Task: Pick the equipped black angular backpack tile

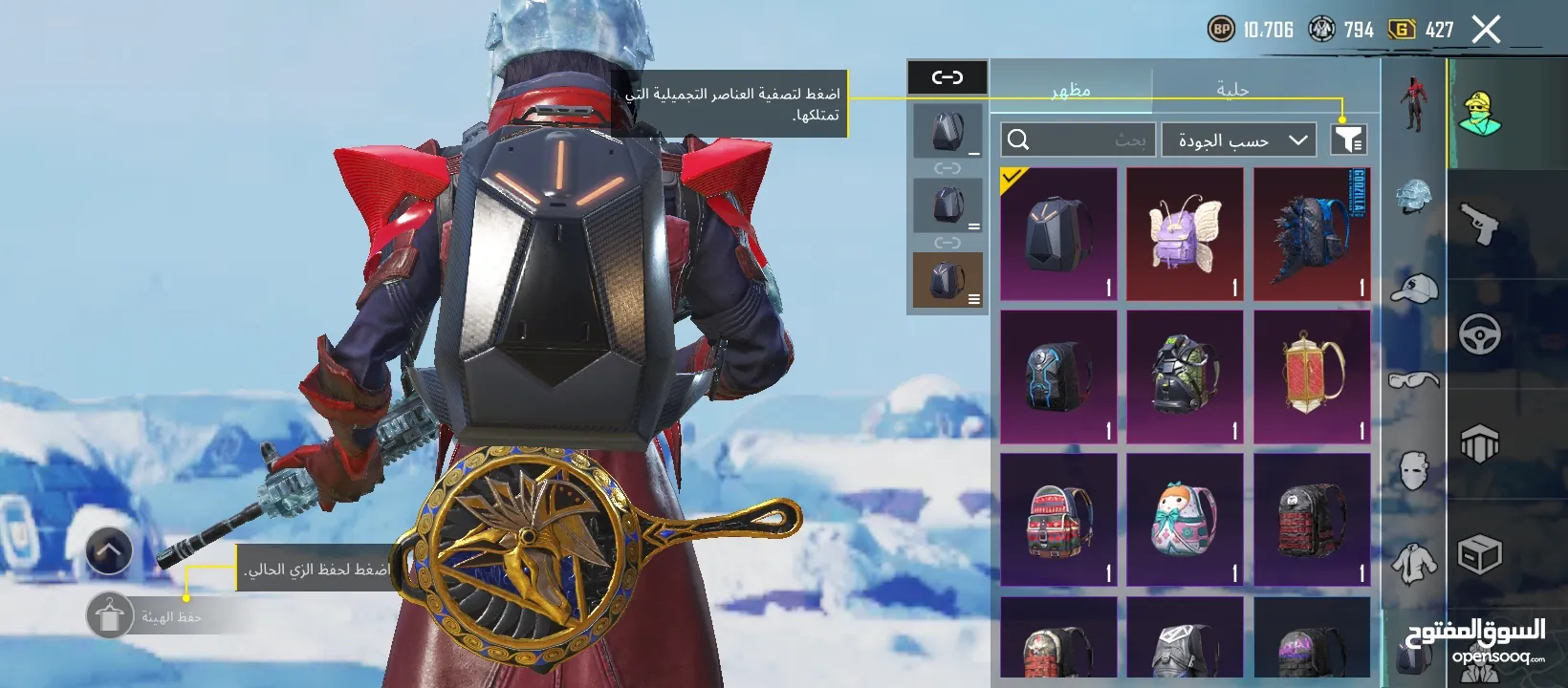Action: tap(1058, 234)
